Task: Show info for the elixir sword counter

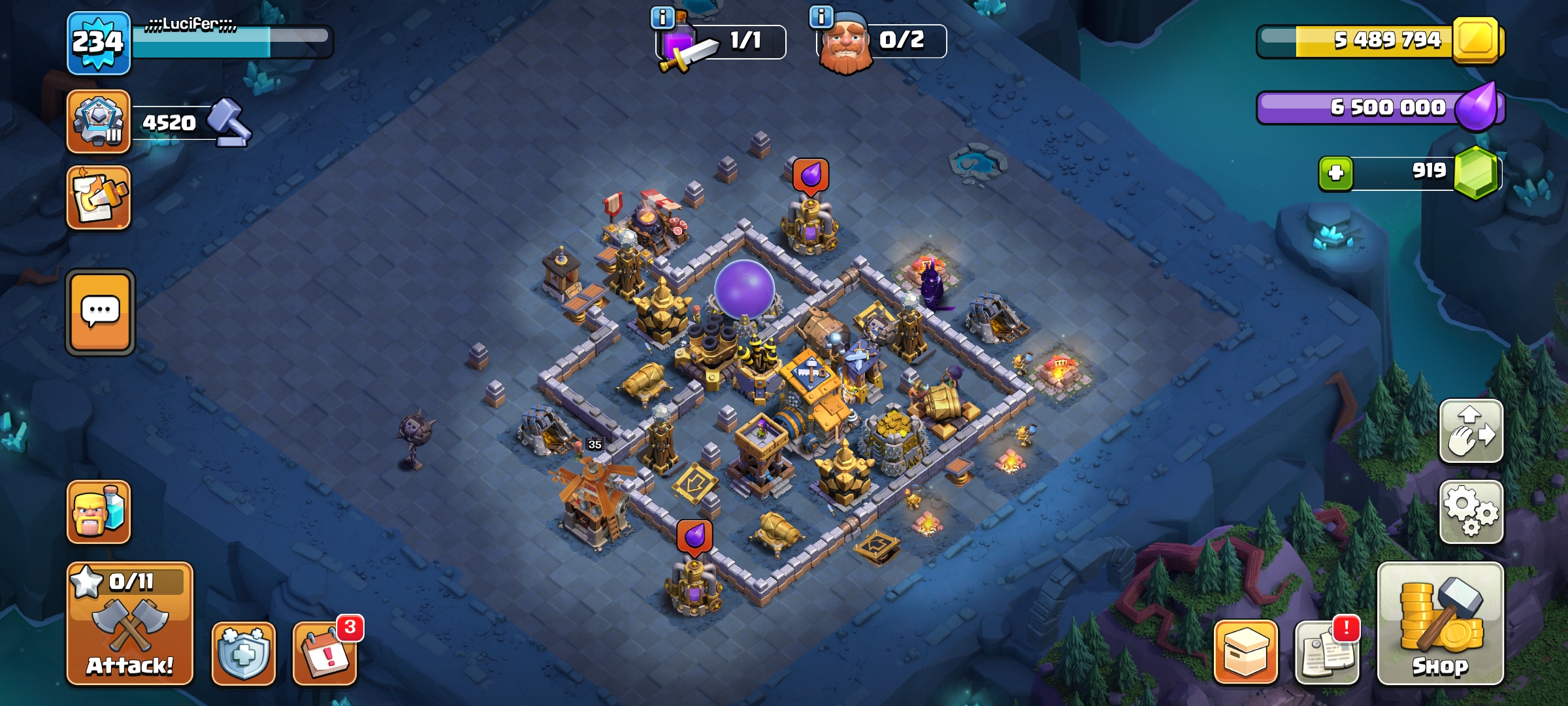Action: (662, 18)
